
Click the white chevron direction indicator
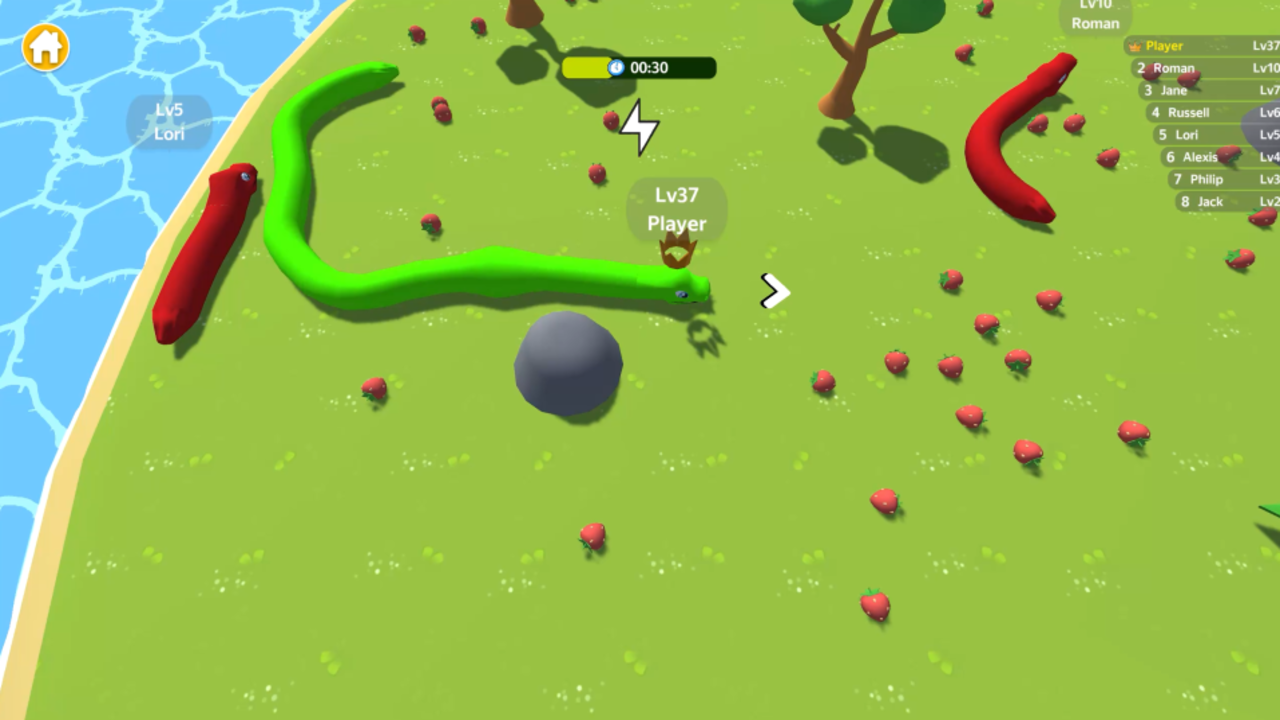coord(775,292)
